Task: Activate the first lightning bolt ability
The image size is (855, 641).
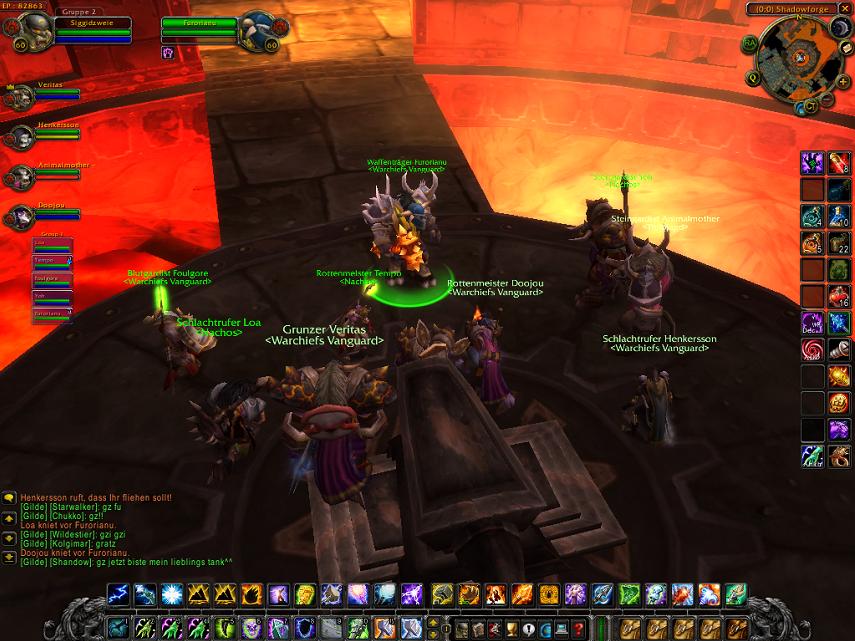Action: coord(120,595)
